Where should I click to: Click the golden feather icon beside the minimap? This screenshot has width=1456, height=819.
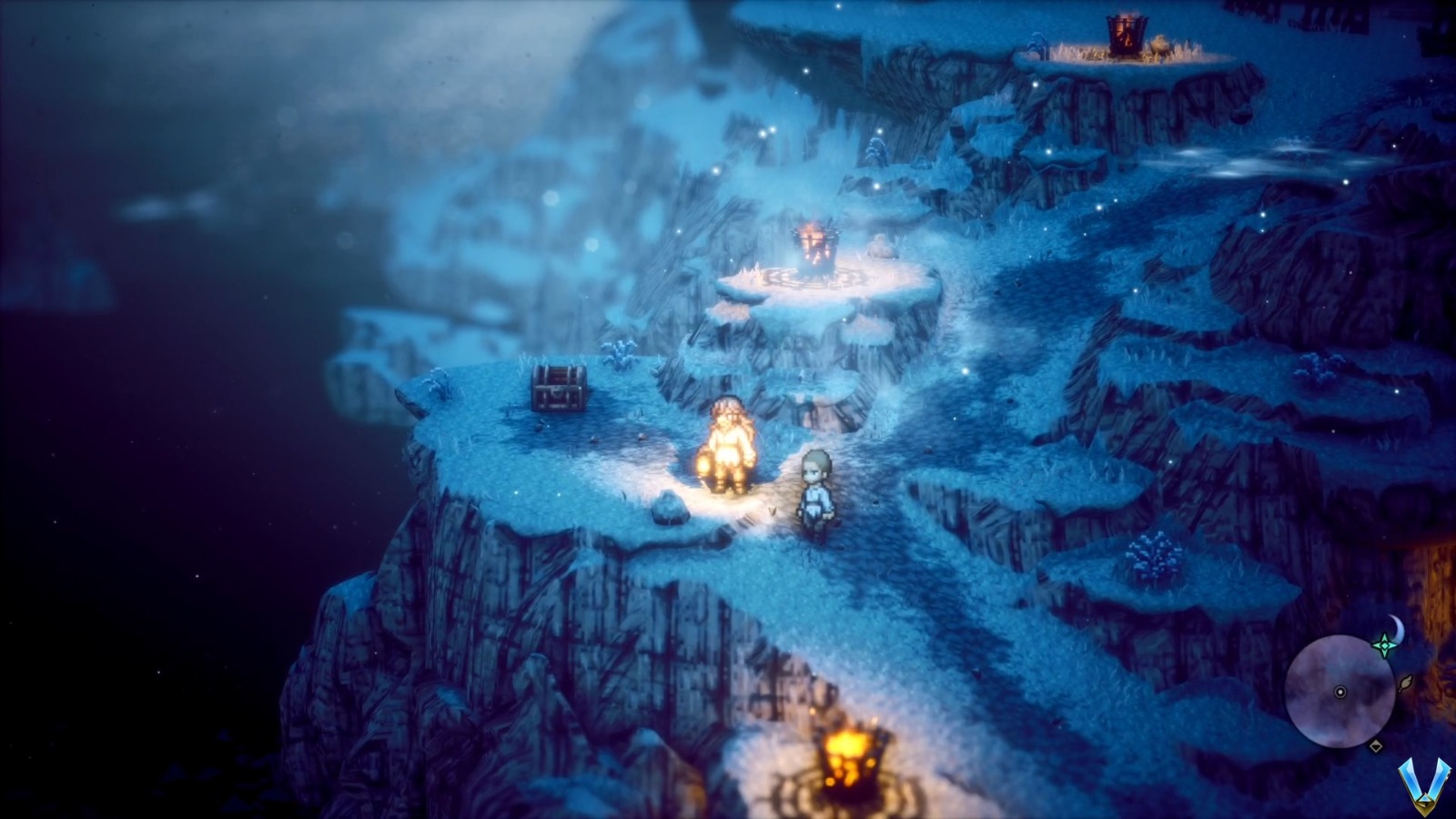[x=1405, y=683]
